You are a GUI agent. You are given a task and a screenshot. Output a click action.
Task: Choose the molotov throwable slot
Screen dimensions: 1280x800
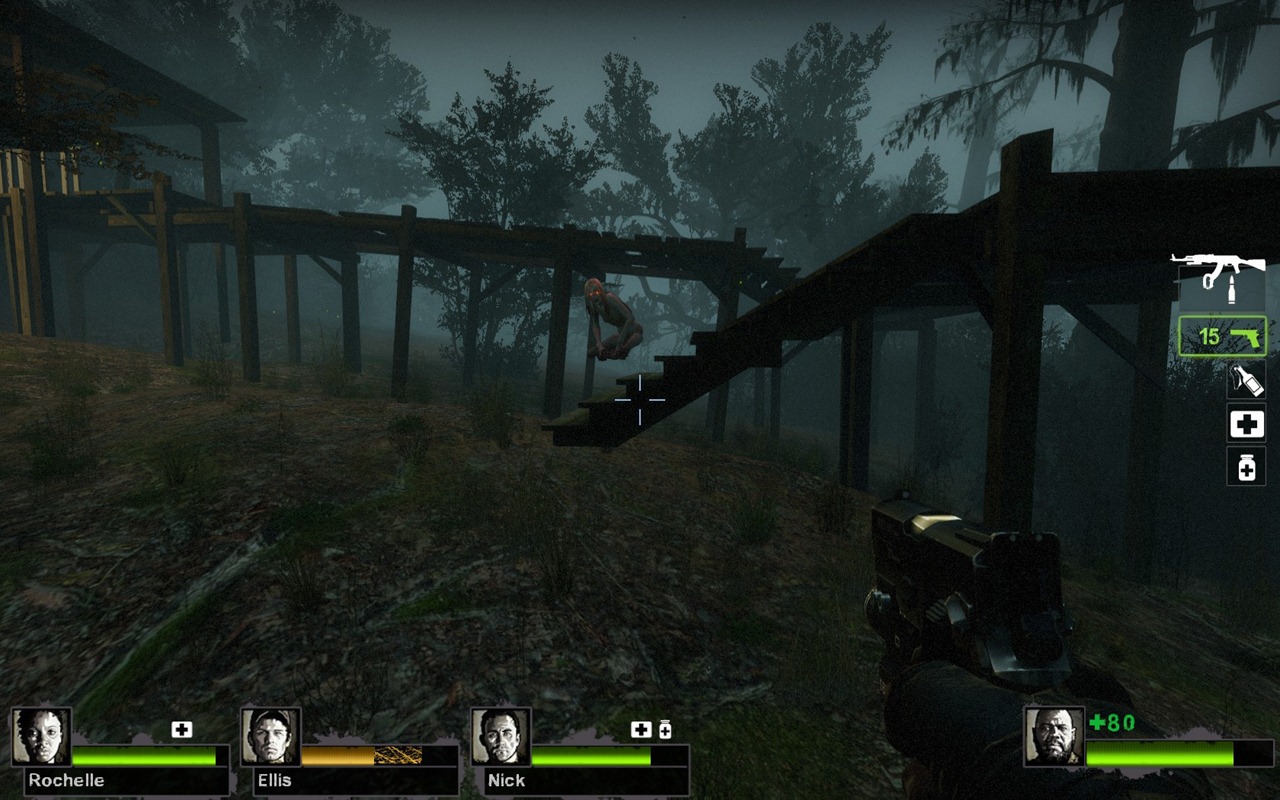click(x=1246, y=380)
